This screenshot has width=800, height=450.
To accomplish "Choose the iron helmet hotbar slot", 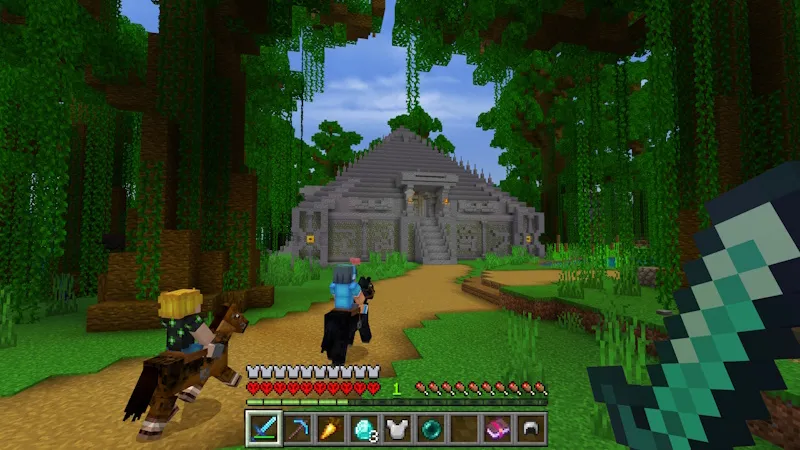I will click(530, 428).
